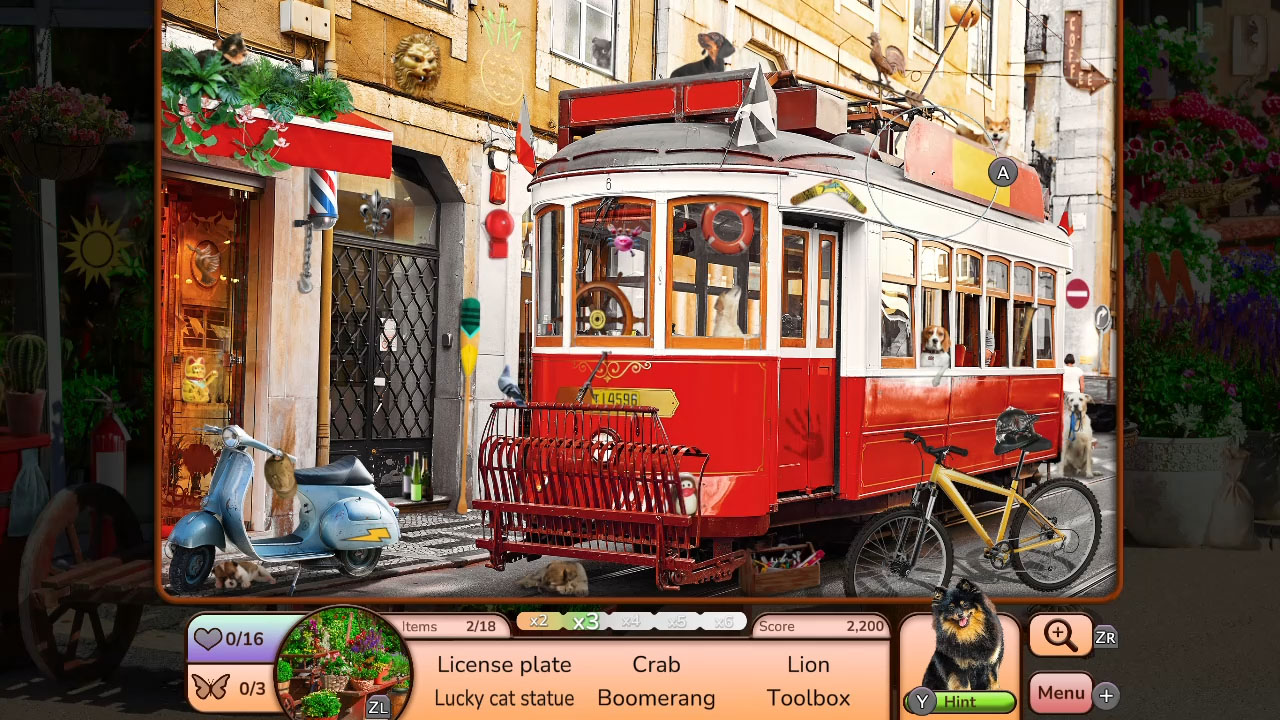
Task: Click 'License plate' in the item list
Action: pyautogui.click(x=504, y=664)
